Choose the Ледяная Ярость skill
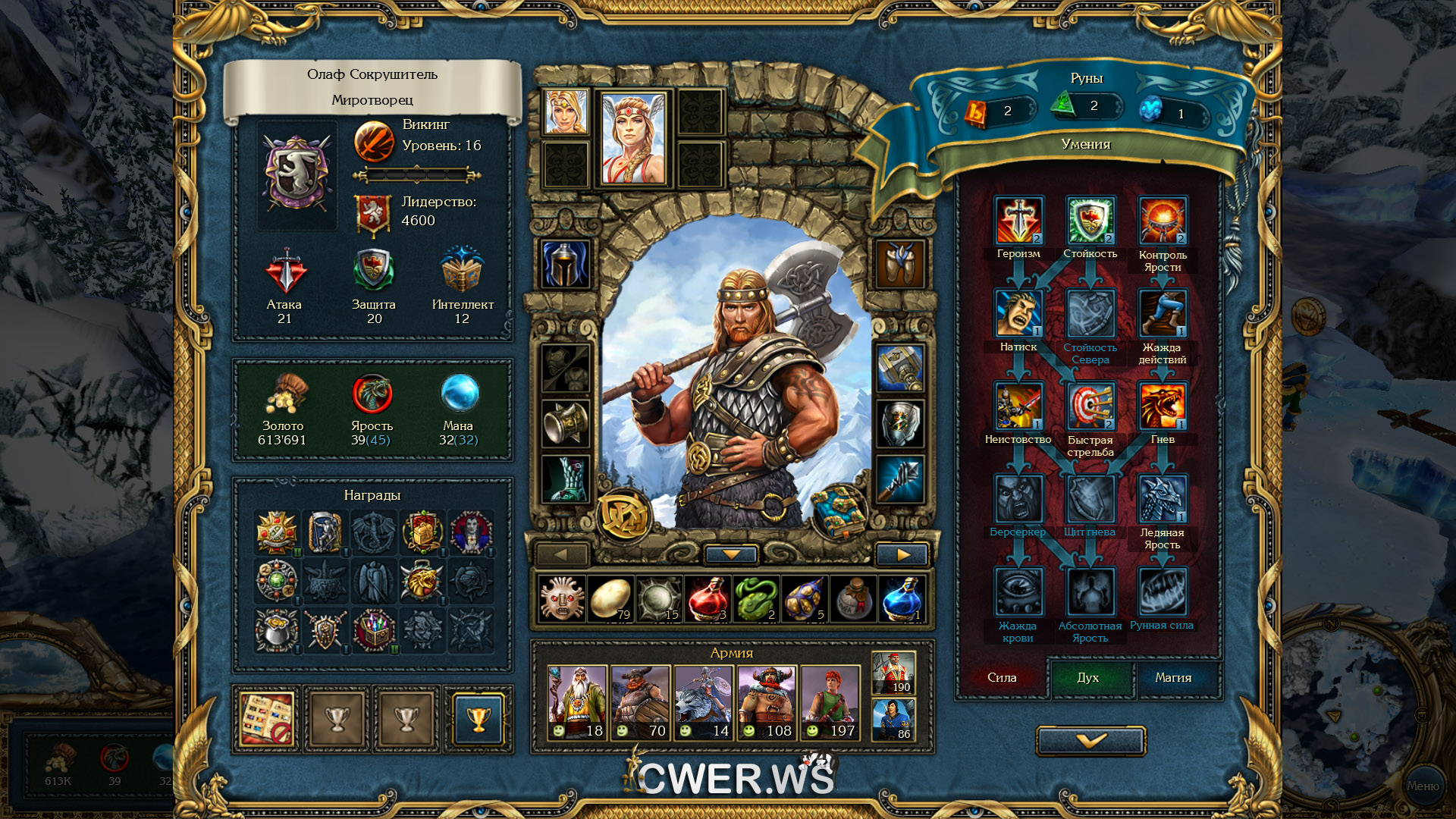The width and height of the screenshot is (1456, 819). (1163, 499)
